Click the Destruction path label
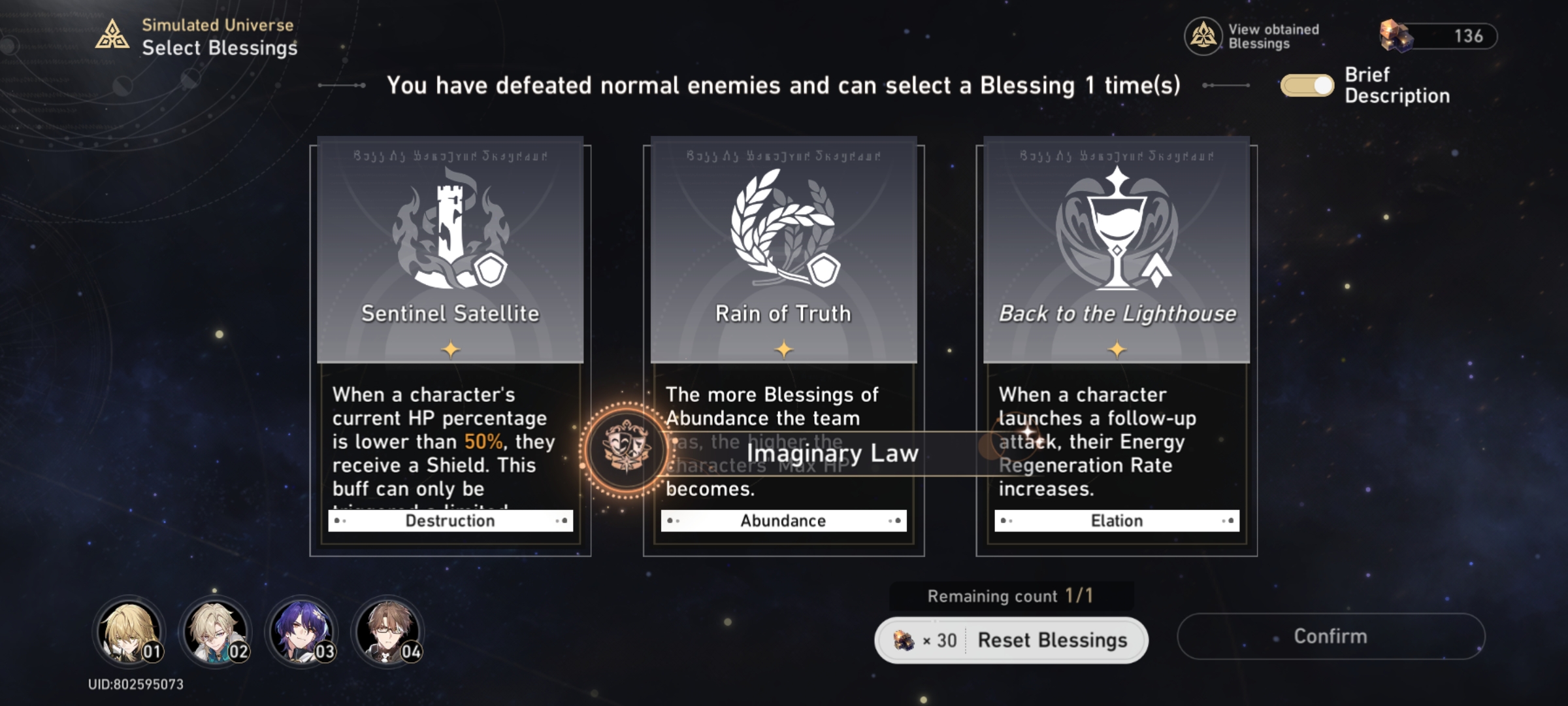 pos(451,520)
